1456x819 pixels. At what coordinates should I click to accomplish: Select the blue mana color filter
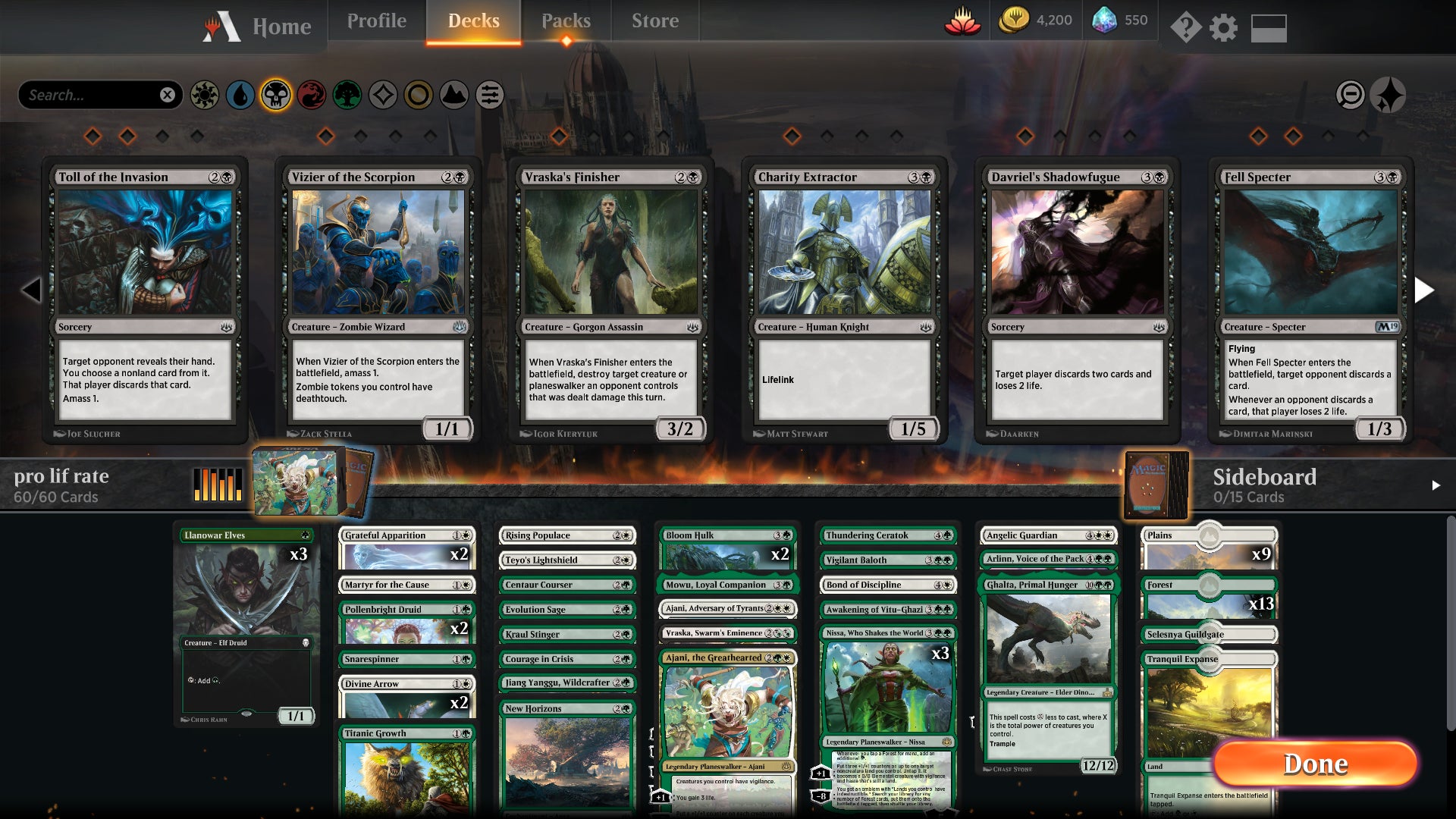click(x=238, y=95)
